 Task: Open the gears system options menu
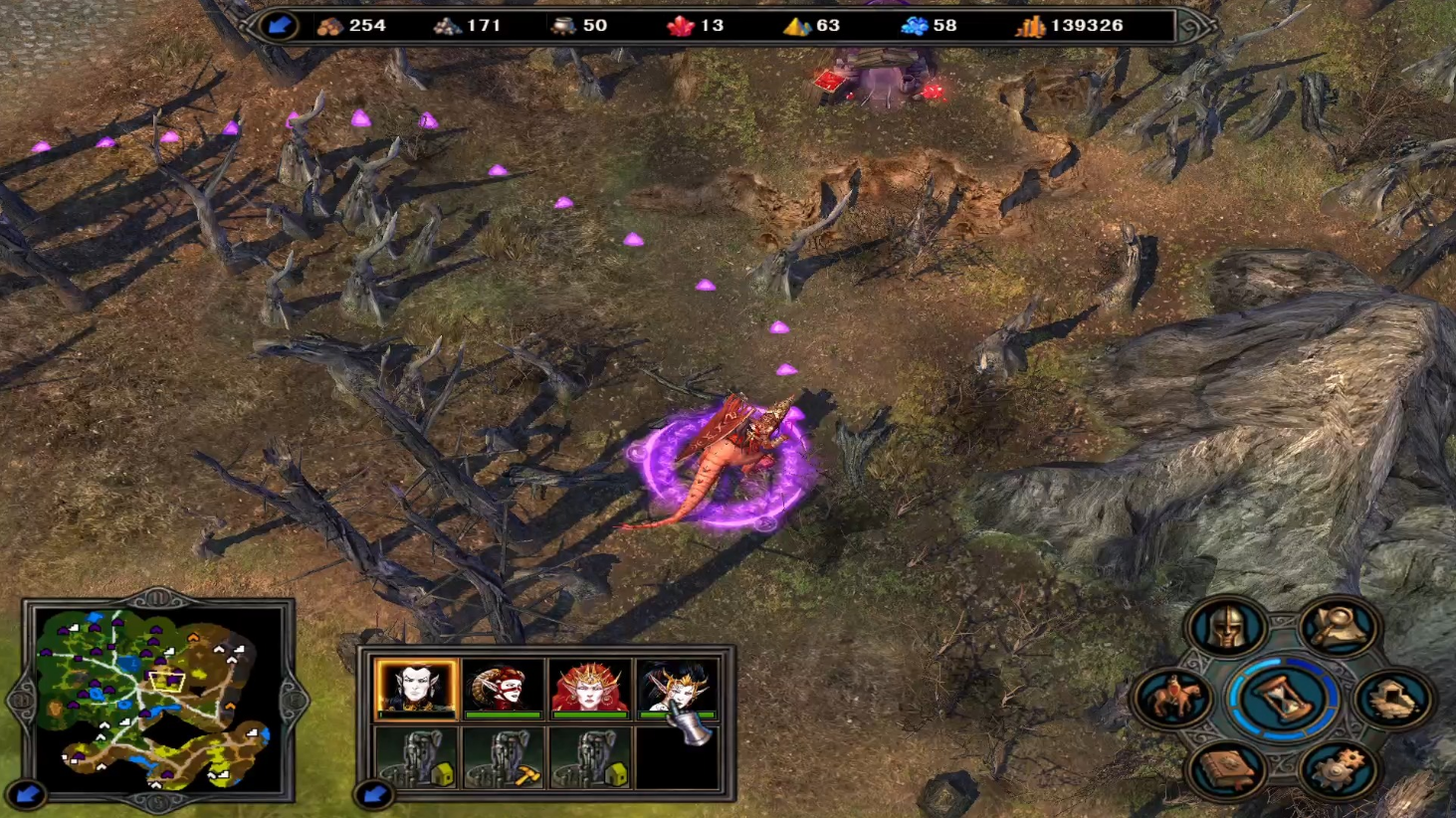[1339, 769]
